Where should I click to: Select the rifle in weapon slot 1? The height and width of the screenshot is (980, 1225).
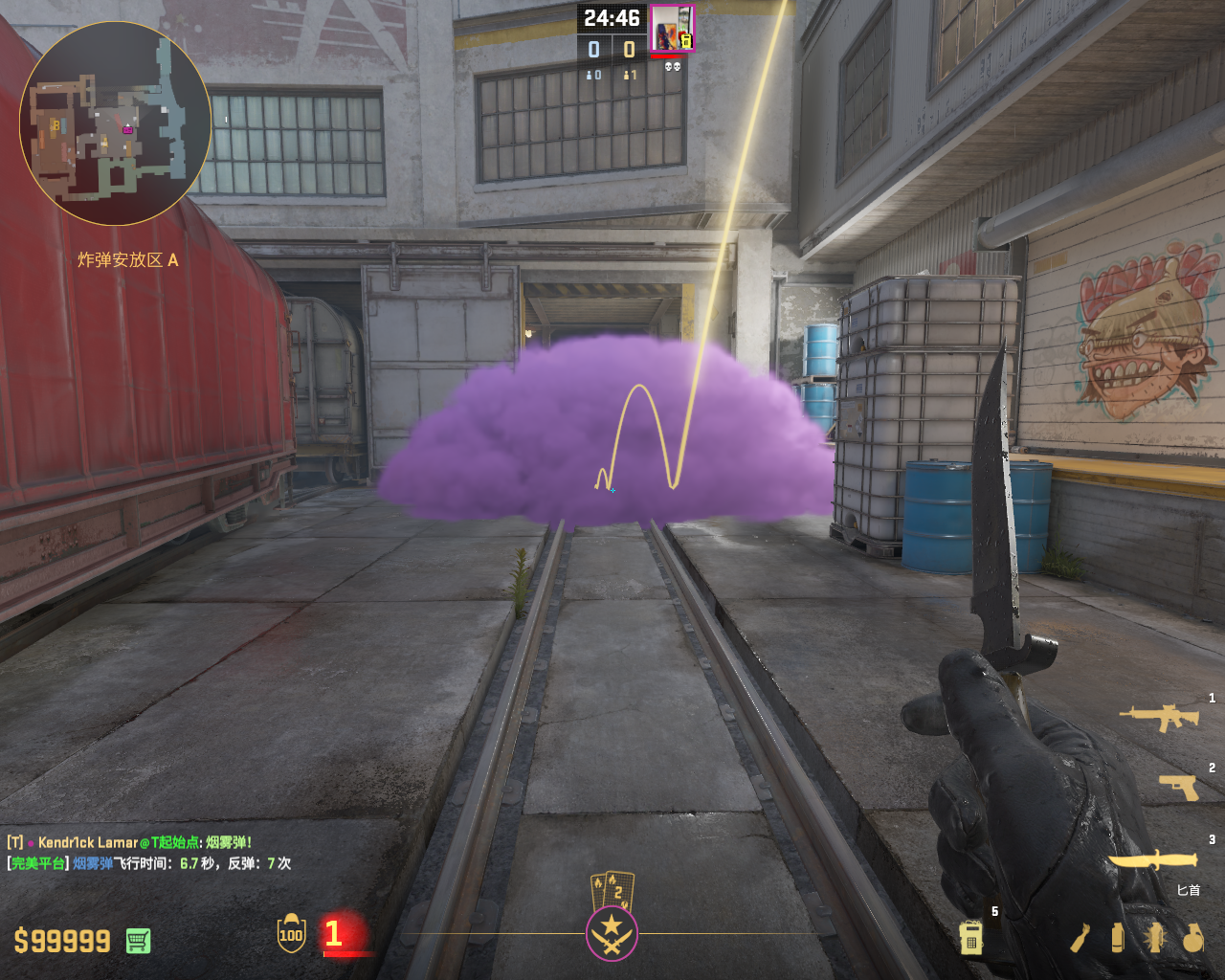point(1159,717)
